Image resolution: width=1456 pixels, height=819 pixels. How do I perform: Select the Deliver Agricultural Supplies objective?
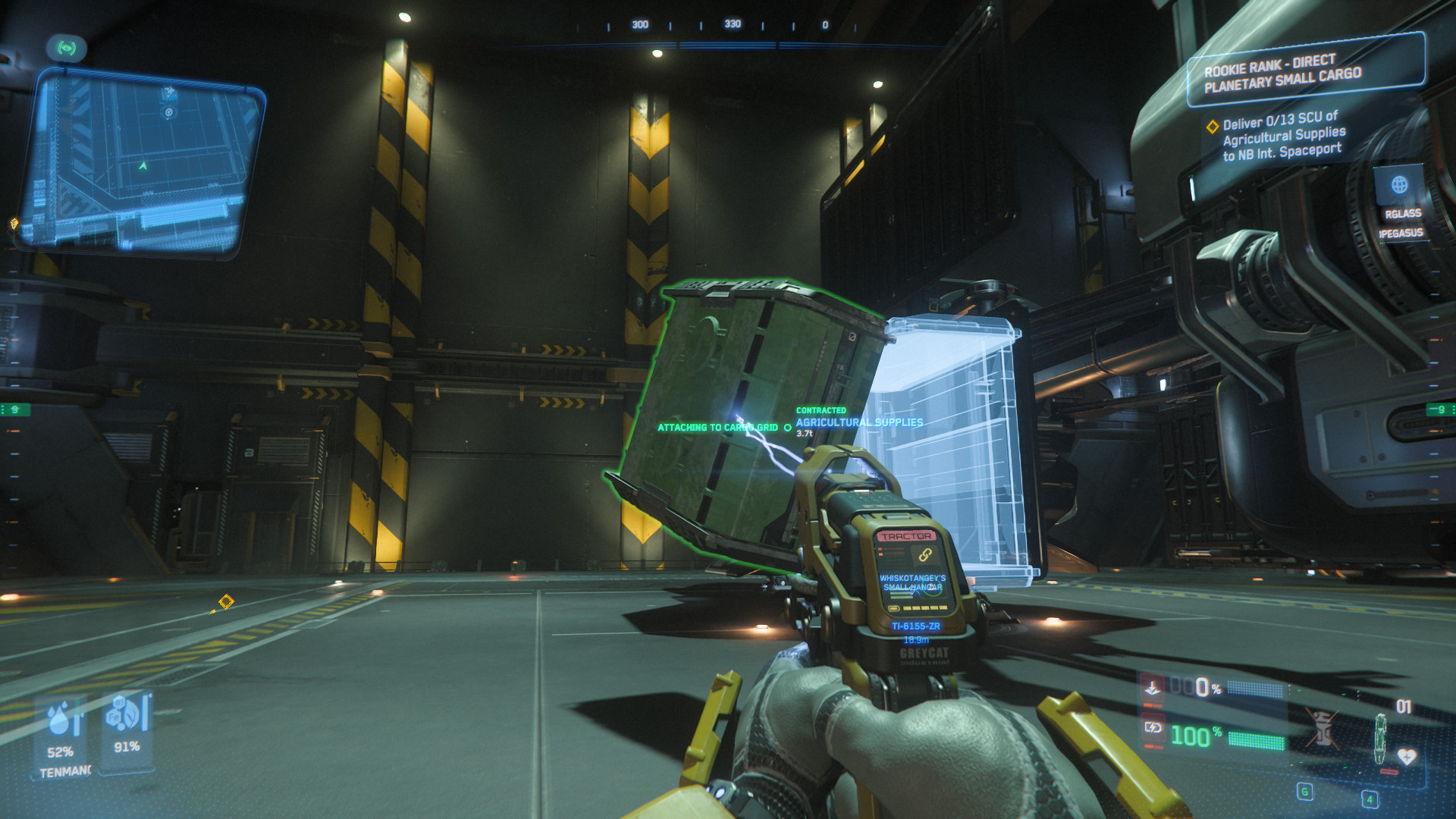tap(1283, 136)
